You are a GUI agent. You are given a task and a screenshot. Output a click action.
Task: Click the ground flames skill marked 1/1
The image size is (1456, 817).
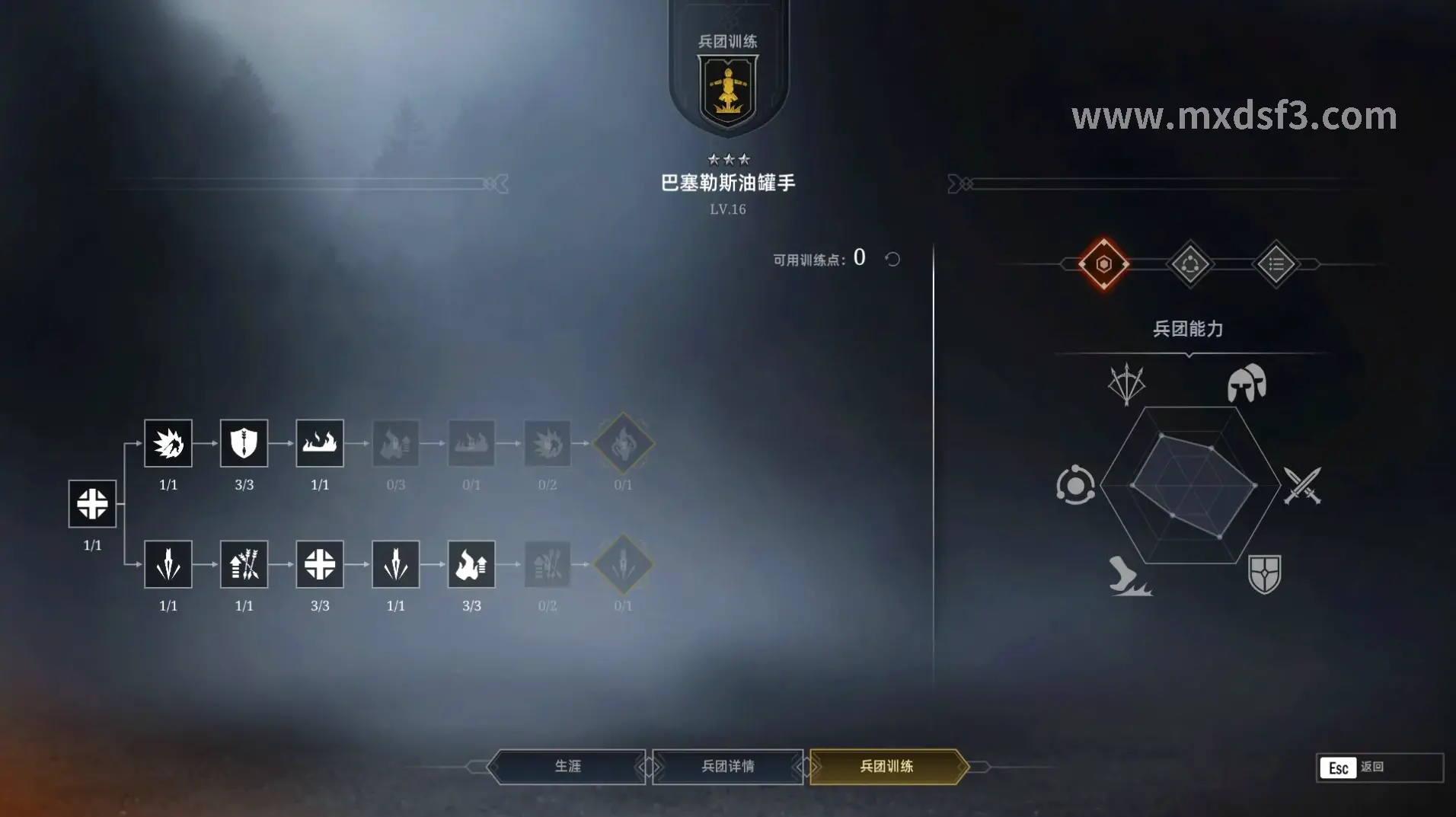(x=320, y=443)
